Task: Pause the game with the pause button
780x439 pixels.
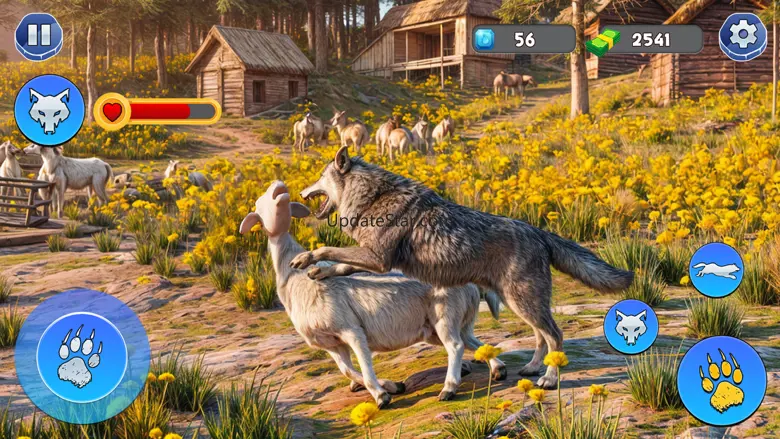Action: tap(38, 36)
